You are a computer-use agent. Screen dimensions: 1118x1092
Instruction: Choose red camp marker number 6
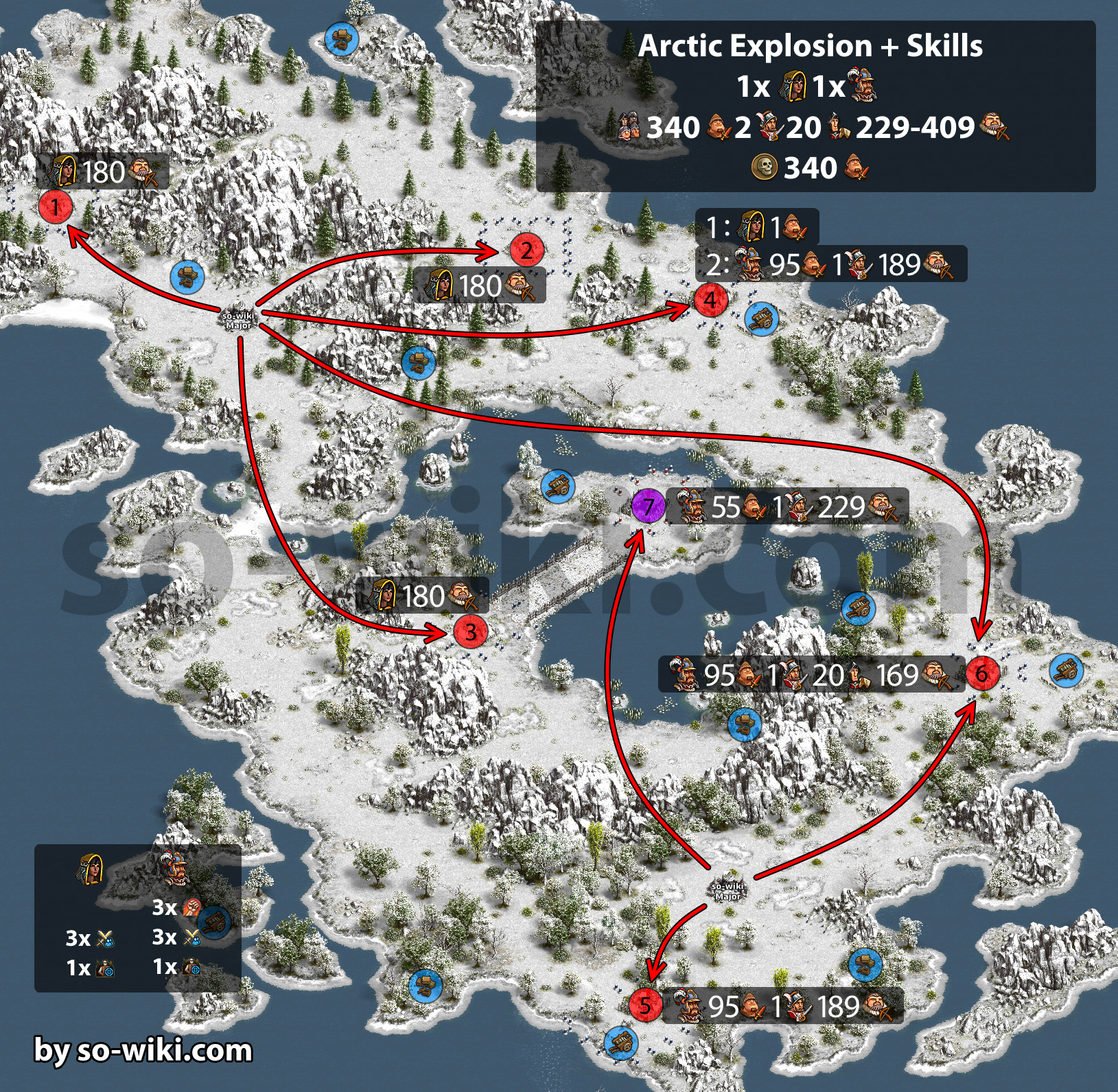[982, 673]
